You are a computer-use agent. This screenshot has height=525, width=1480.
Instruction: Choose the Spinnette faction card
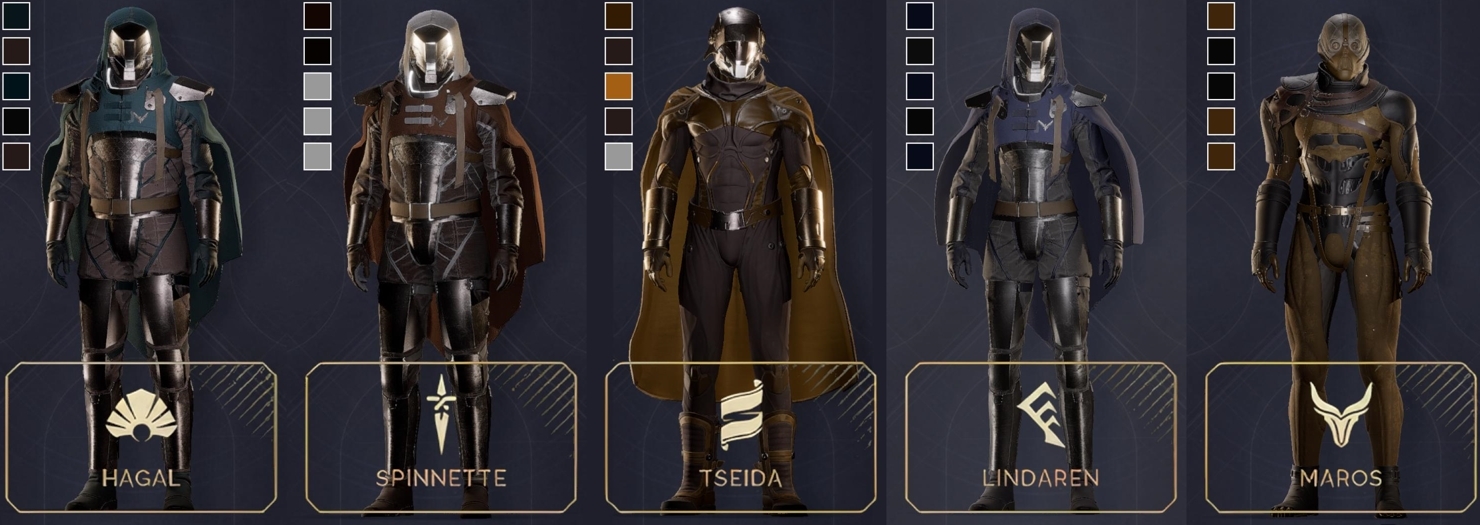[441, 438]
